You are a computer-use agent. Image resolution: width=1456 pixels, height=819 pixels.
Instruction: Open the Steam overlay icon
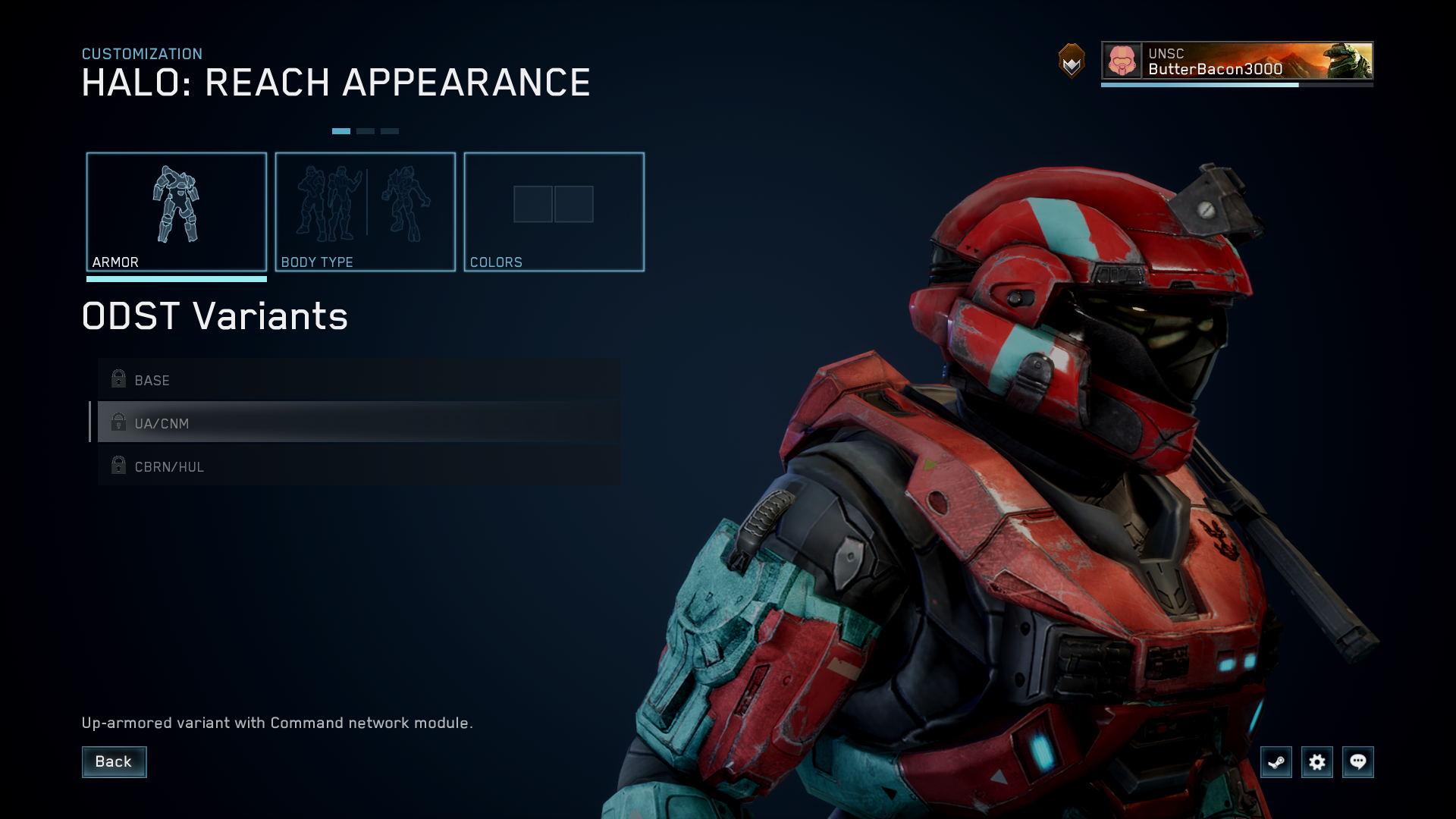[1276, 762]
